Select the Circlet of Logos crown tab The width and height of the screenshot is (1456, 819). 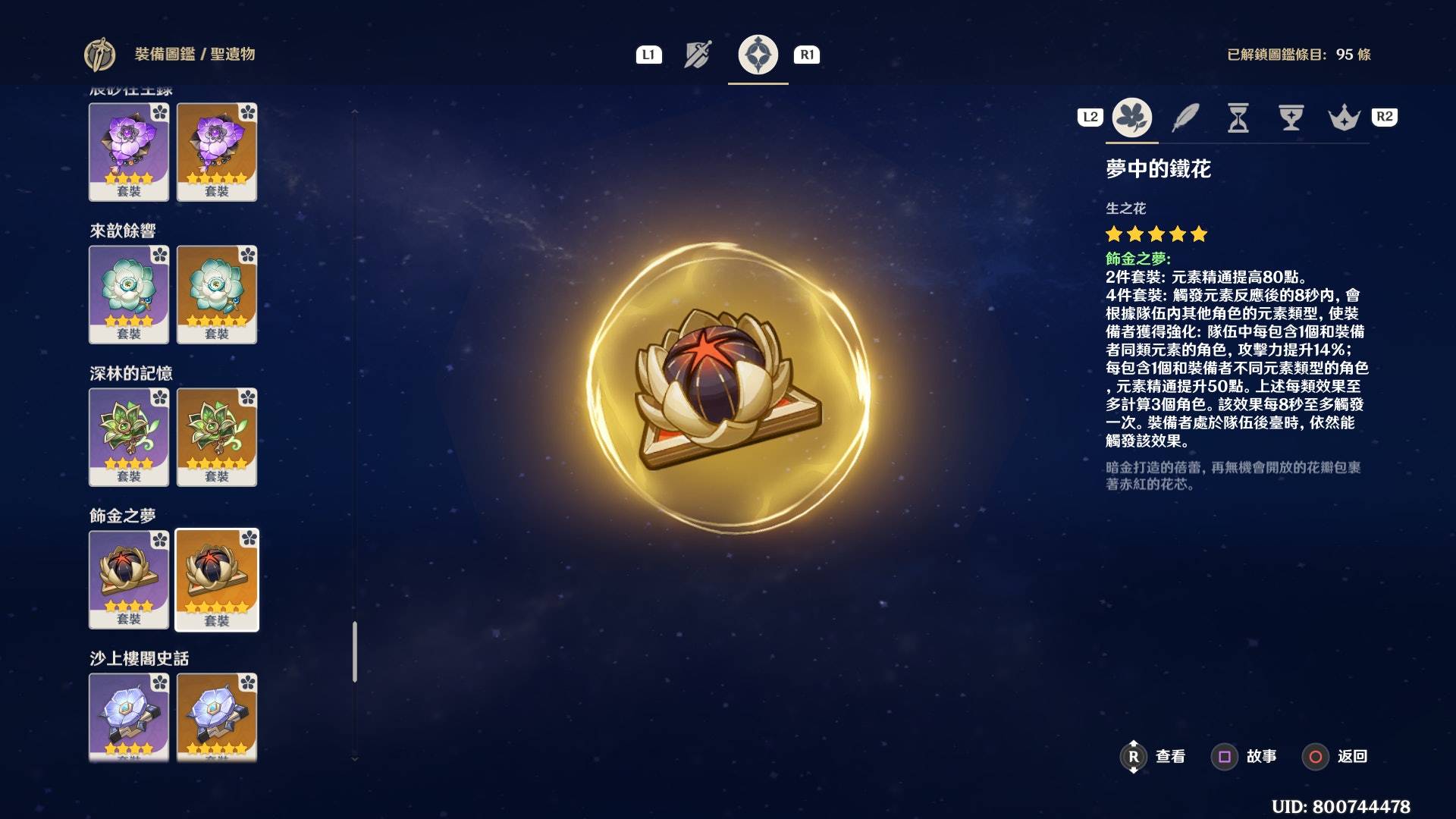click(x=1344, y=118)
